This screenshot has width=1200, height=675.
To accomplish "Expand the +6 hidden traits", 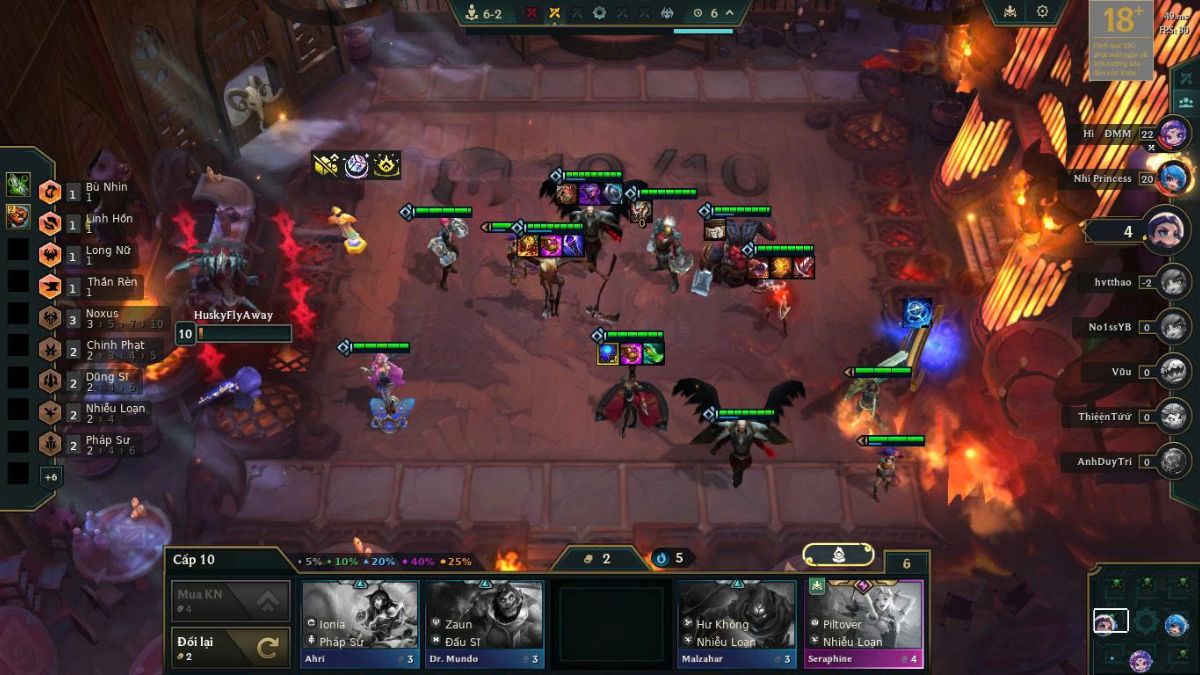I will [x=50, y=477].
